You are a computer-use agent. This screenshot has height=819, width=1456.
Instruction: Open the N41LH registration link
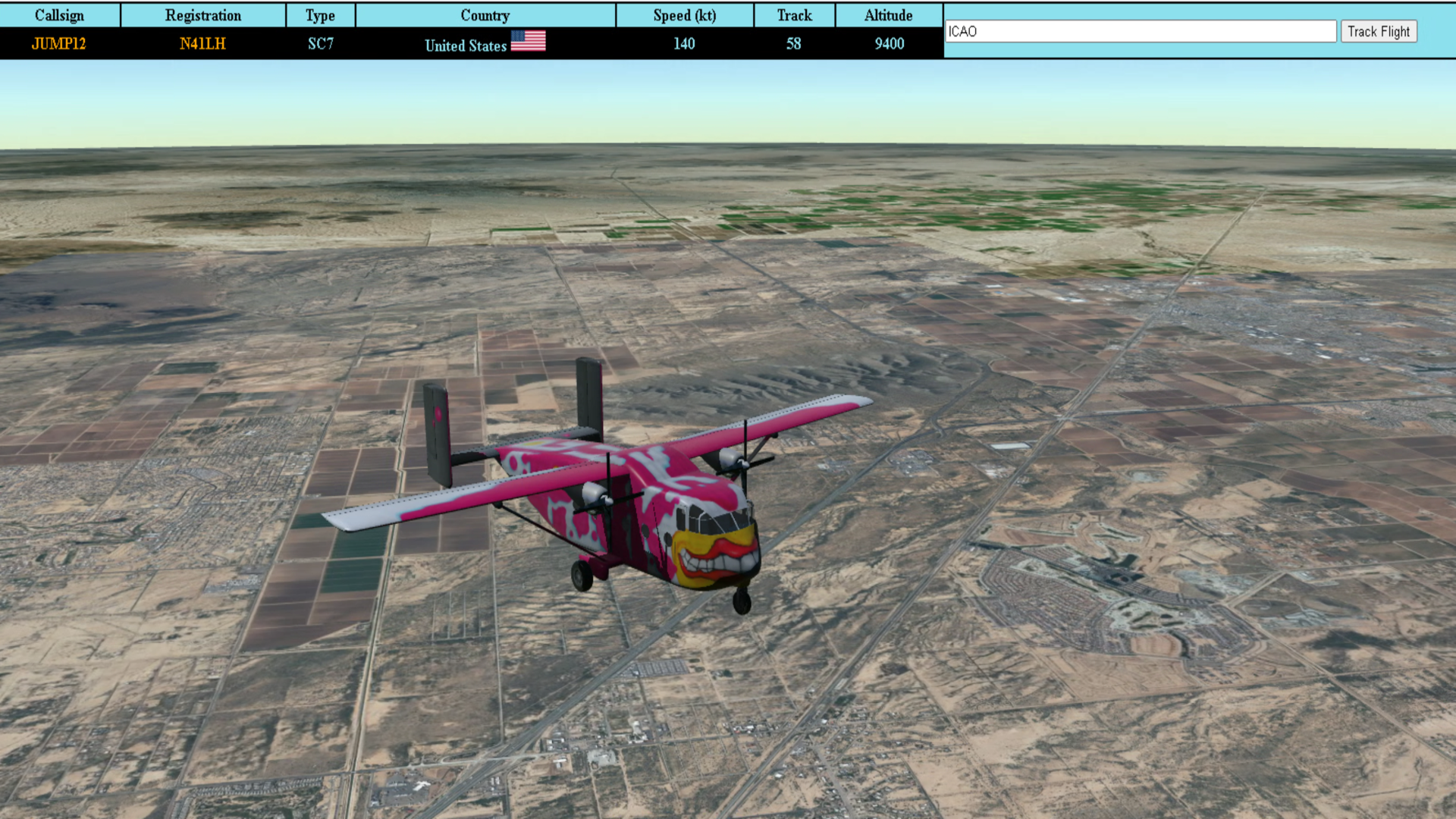tap(202, 44)
